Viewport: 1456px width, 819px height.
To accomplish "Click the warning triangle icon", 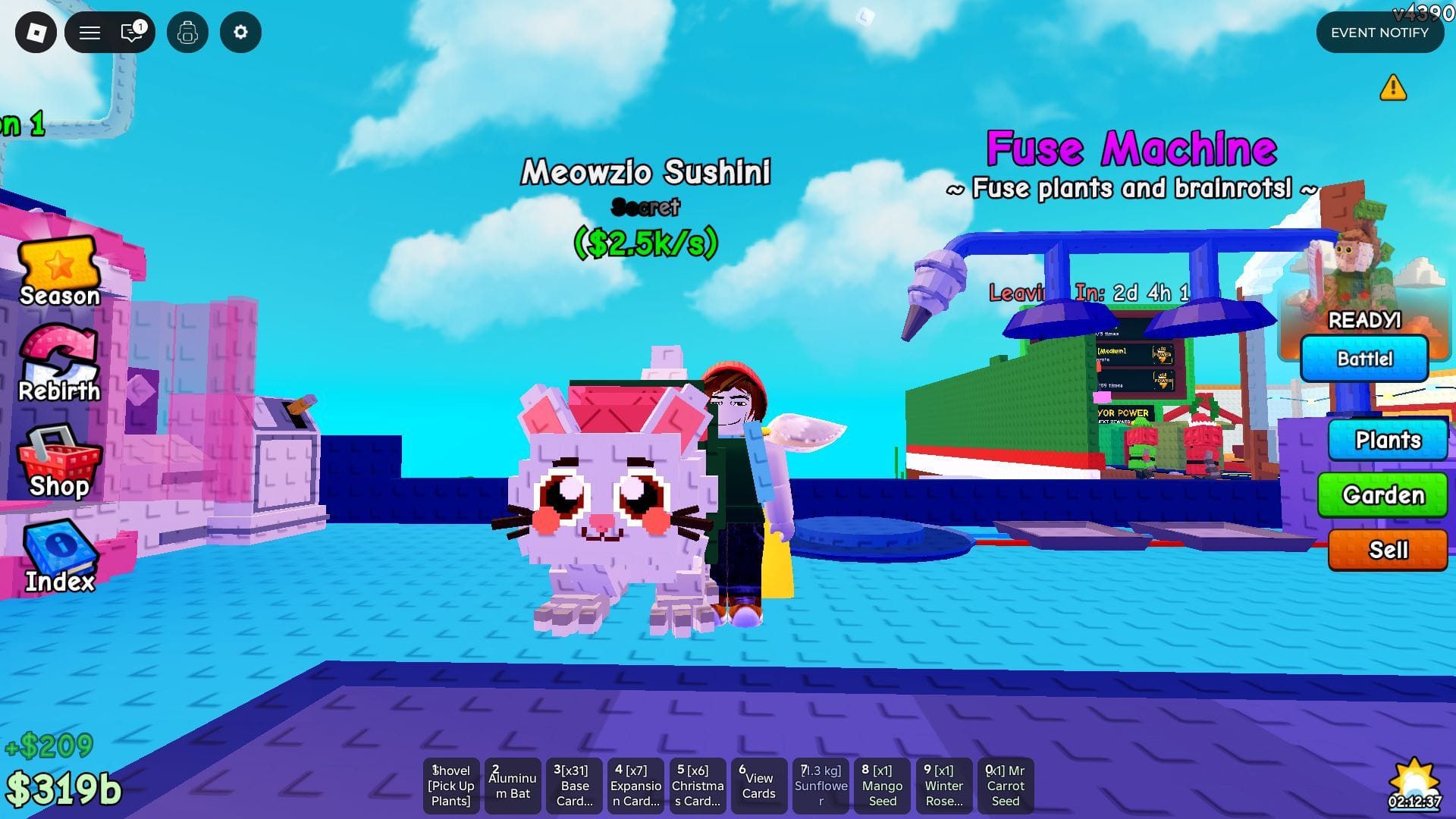I will [x=1393, y=89].
